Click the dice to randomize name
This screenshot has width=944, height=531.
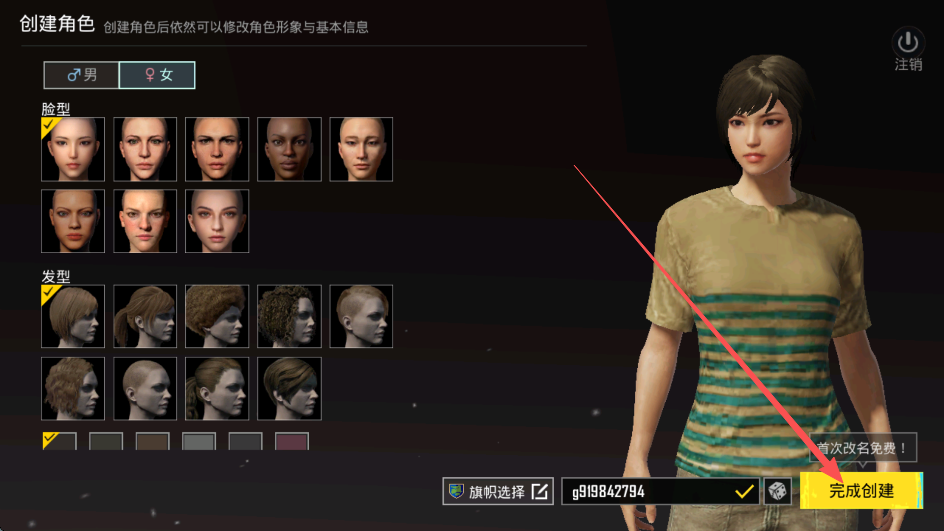tap(777, 491)
